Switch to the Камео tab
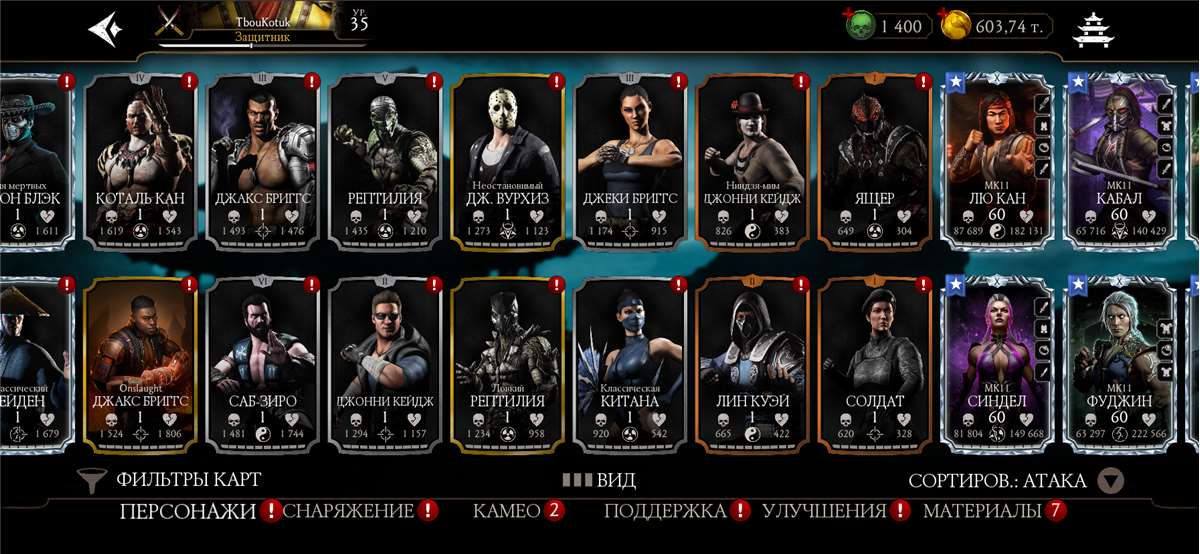This screenshot has height=554, width=1200. pyautogui.click(x=507, y=511)
